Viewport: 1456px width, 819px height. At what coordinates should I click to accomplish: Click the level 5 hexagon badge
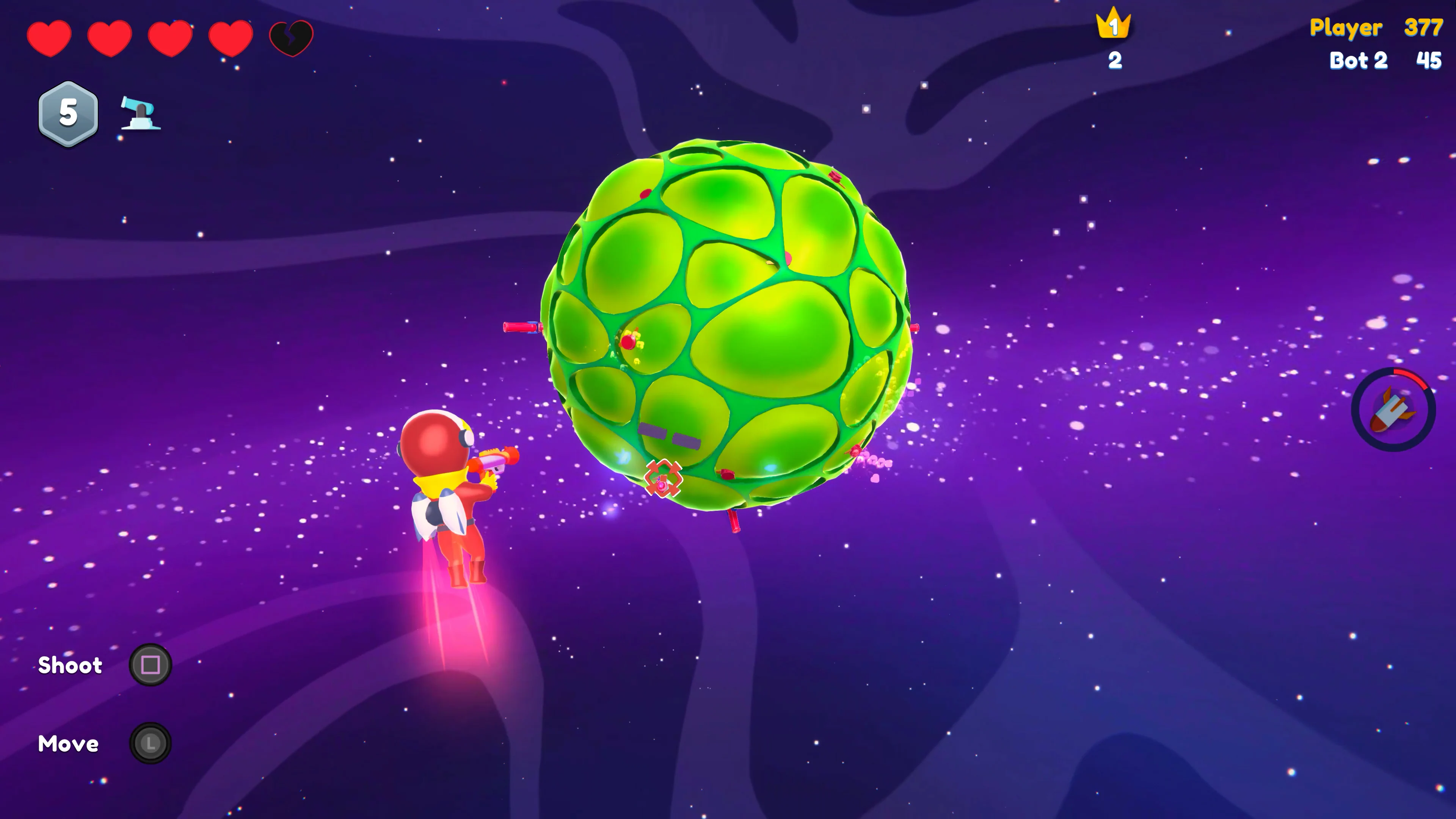(68, 113)
